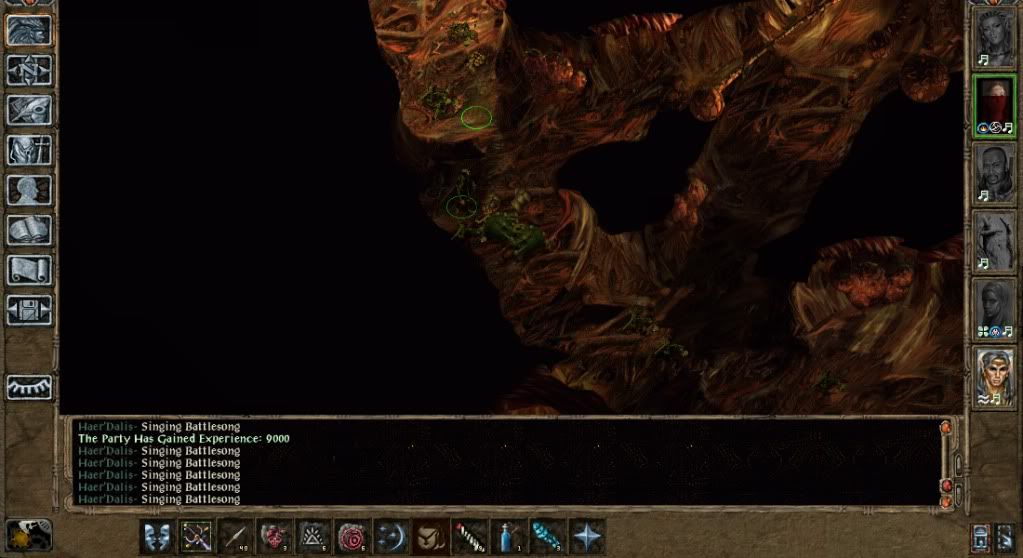Image resolution: width=1023 pixels, height=558 pixels.
Task: Click the crescent moon action button
Action: tap(390, 536)
